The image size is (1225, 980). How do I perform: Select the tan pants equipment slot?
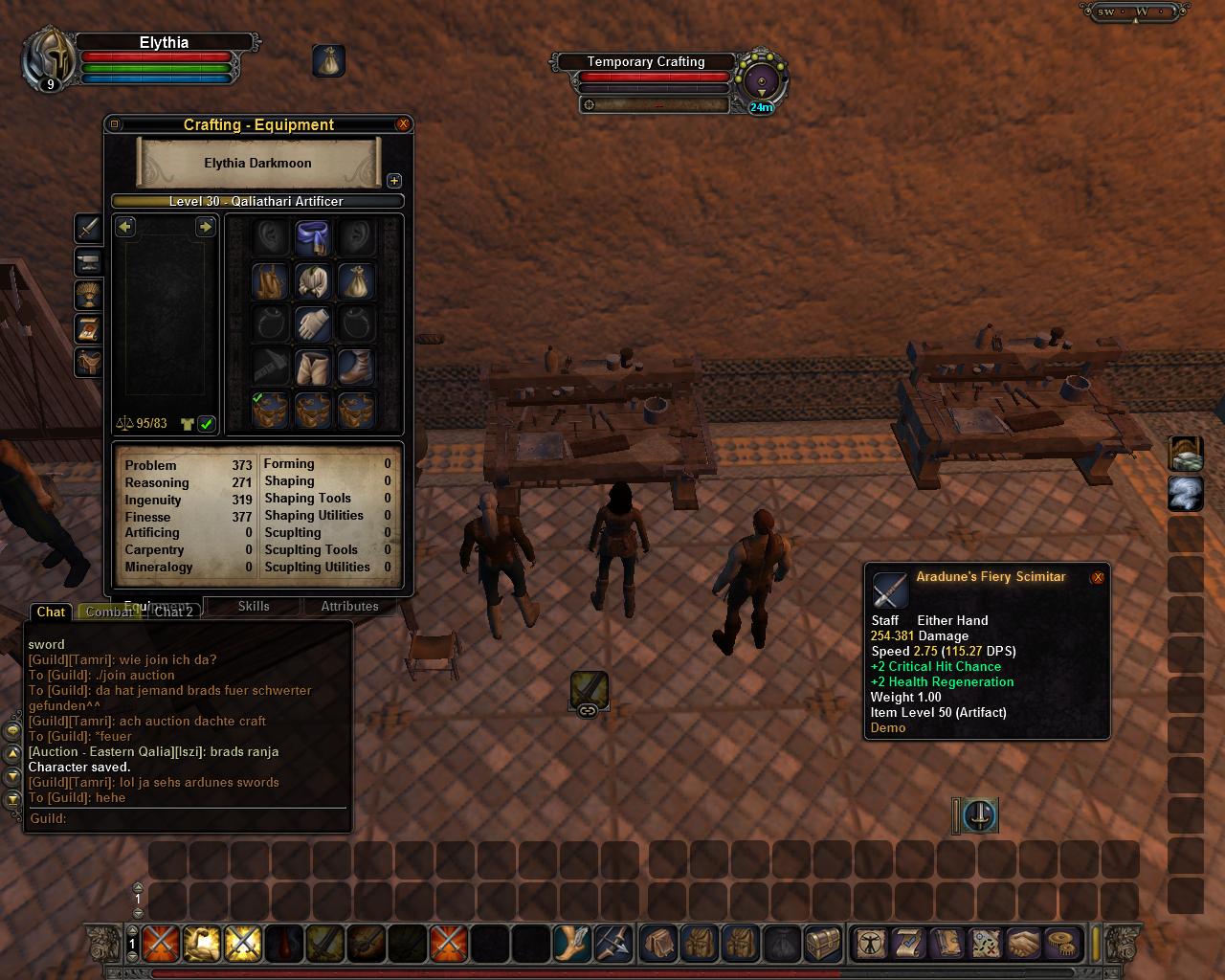pyautogui.click(x=313, y=367)
